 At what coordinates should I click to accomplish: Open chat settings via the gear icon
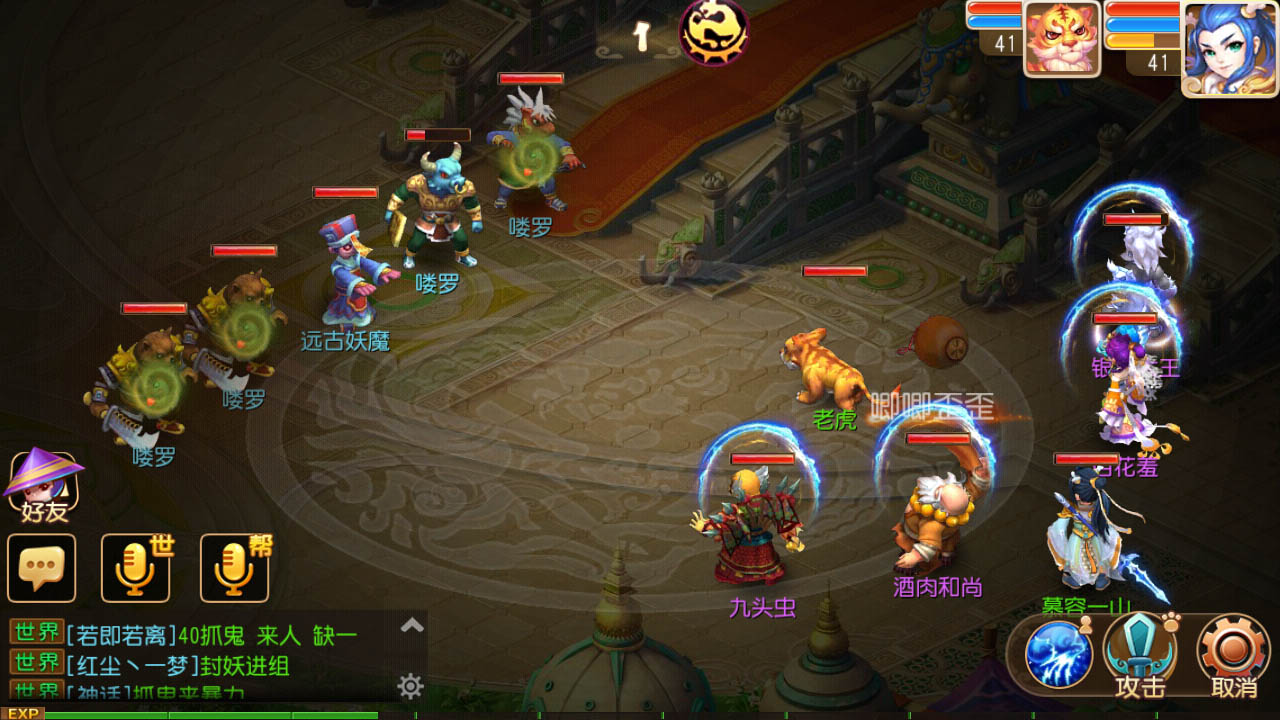tap(410, 686)
